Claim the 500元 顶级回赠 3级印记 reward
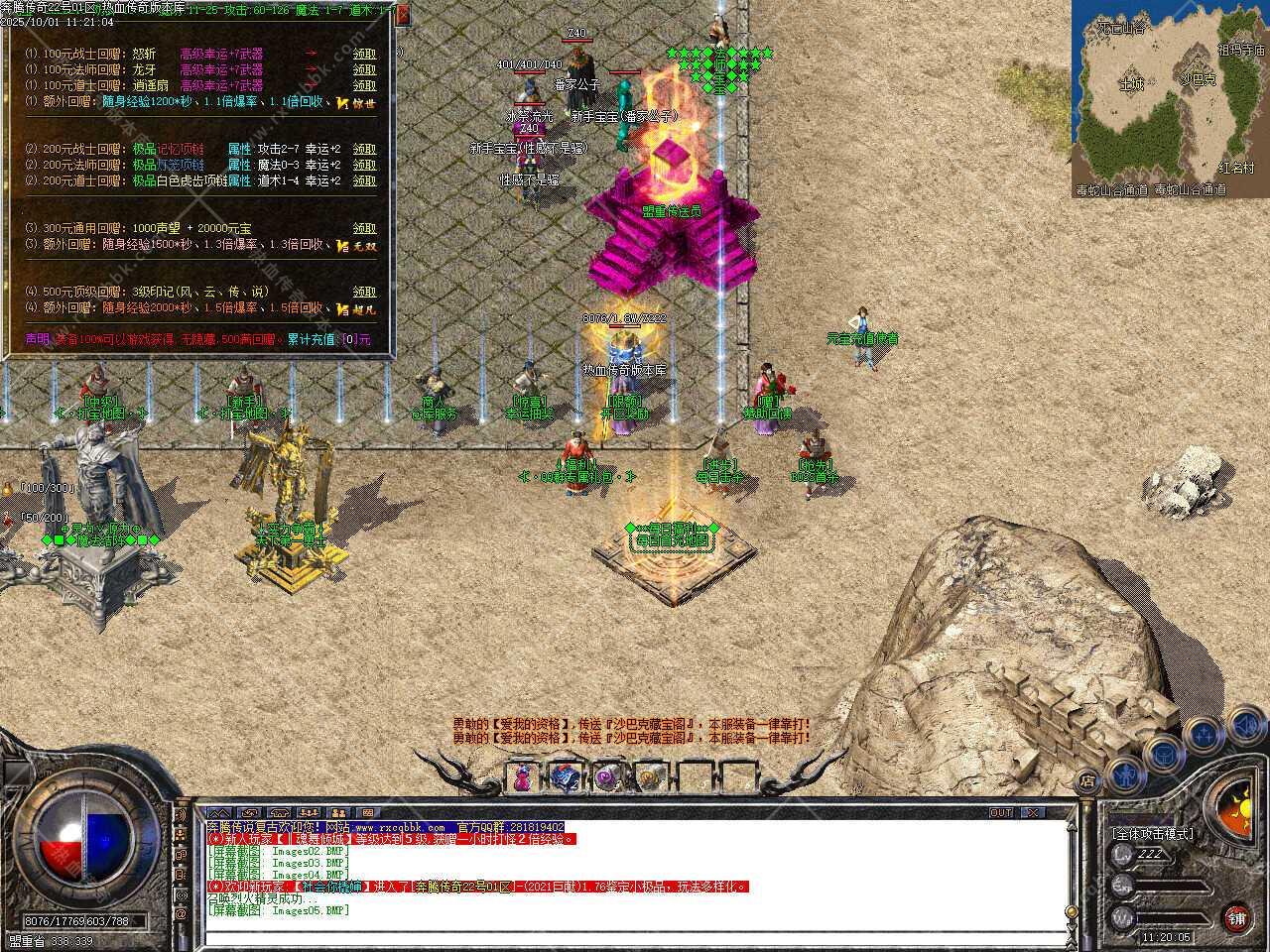 364,292
